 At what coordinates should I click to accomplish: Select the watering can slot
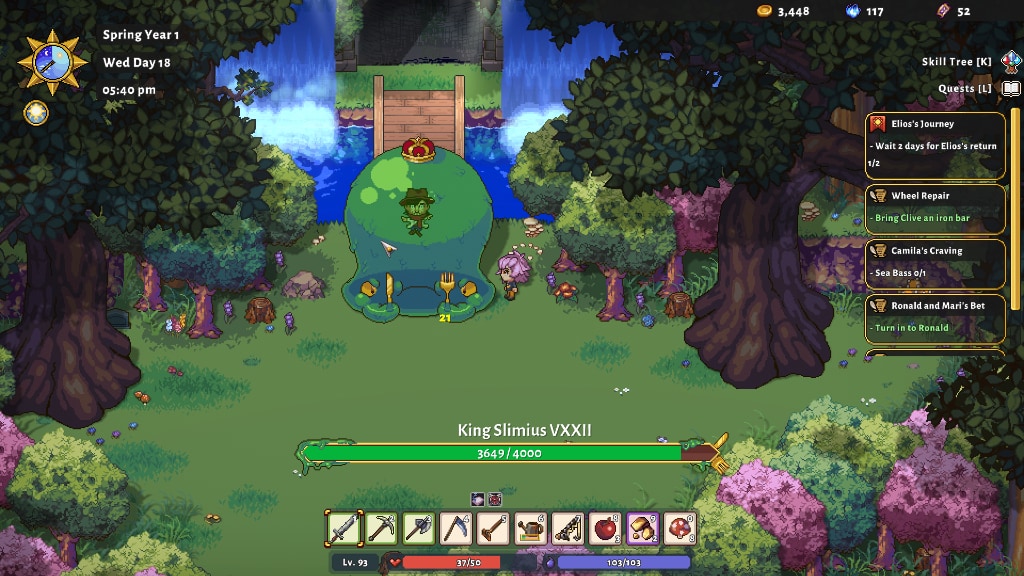tap(531, 527)
